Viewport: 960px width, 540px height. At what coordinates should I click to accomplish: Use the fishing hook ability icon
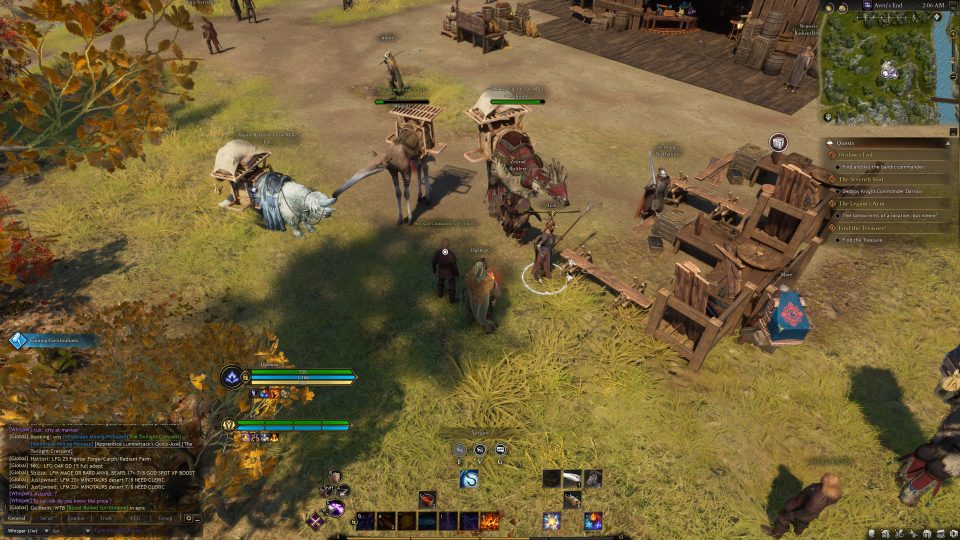click(x=469, y=479)
